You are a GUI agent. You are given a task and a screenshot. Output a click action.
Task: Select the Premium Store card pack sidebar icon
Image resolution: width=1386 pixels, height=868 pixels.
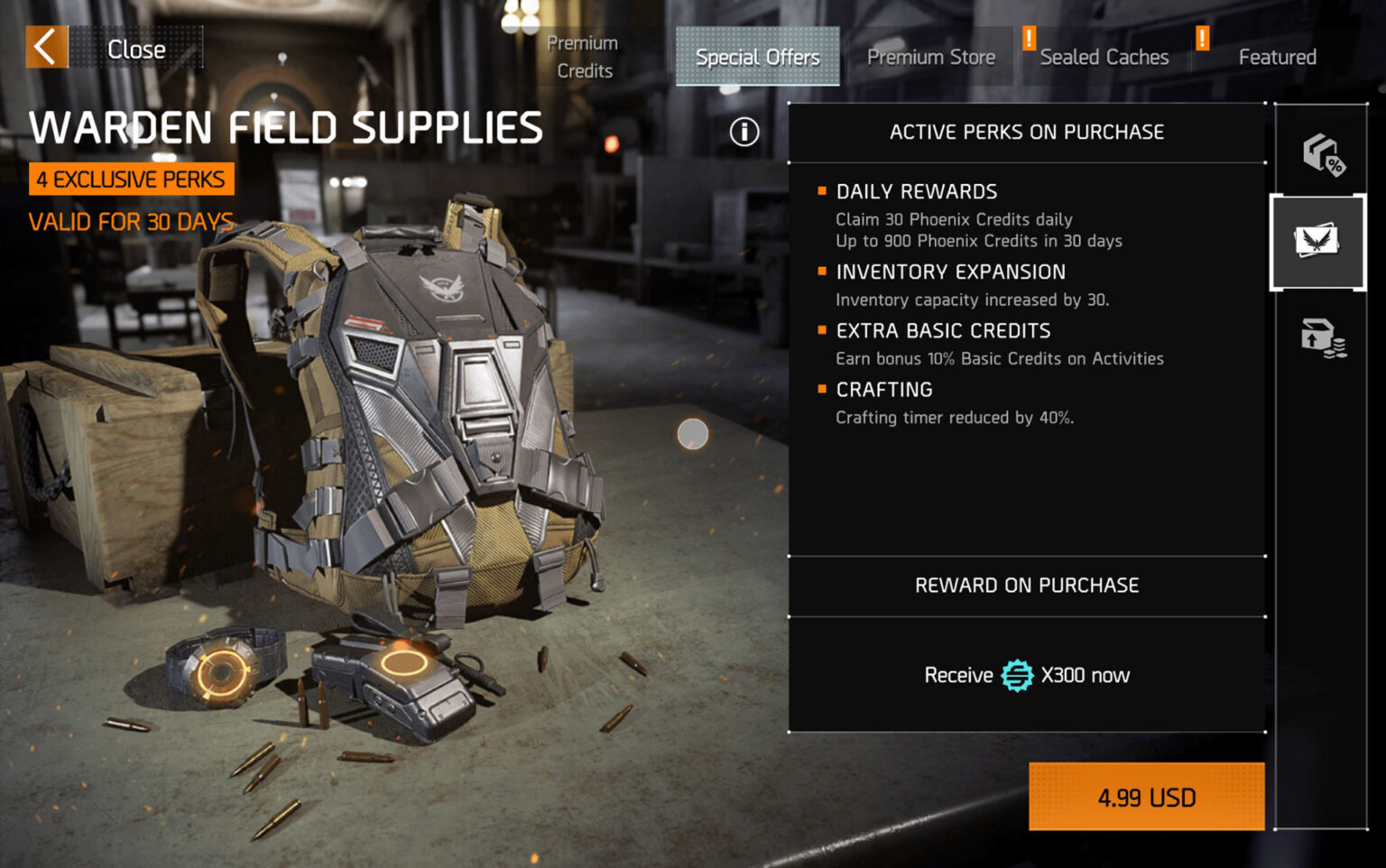click(x=1318, y=242)
